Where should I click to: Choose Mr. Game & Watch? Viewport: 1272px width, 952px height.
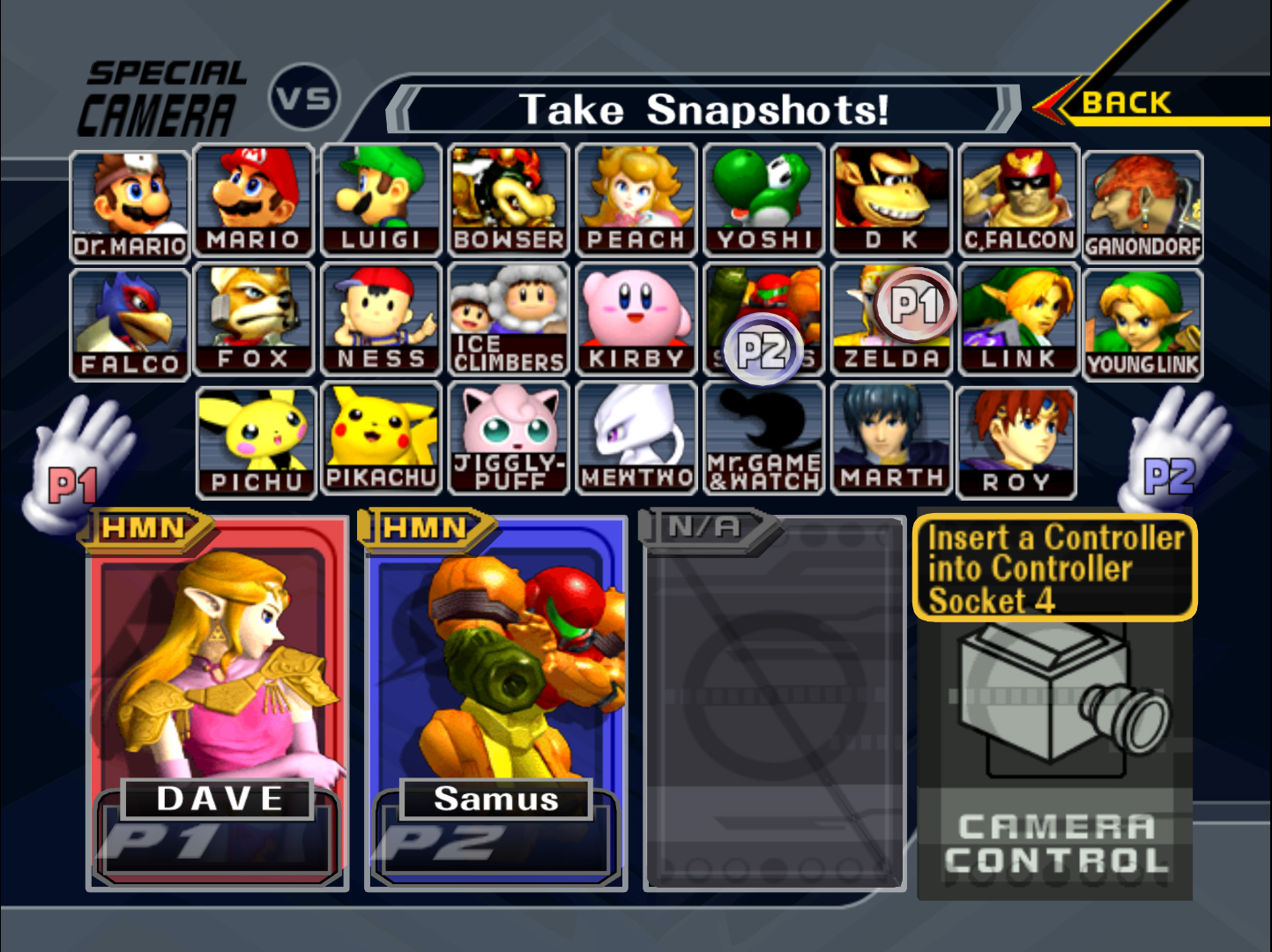tap(763, 438)
